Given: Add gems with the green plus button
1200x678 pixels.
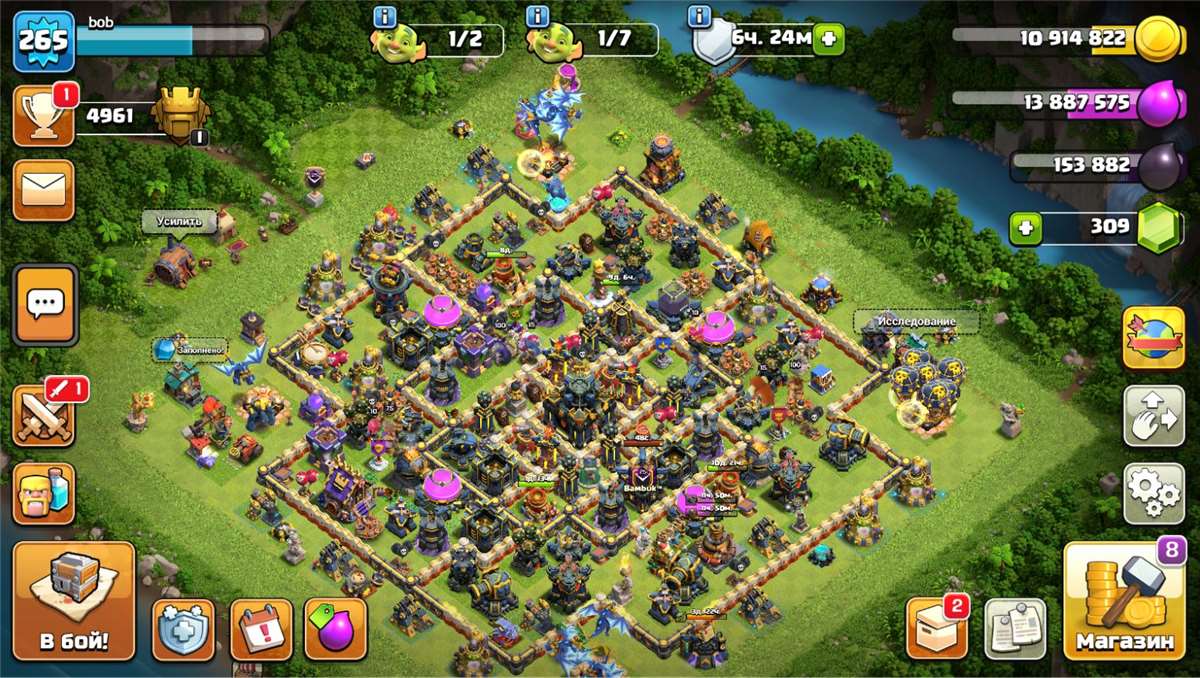Looking at the screenshot, I should 1025,228.
